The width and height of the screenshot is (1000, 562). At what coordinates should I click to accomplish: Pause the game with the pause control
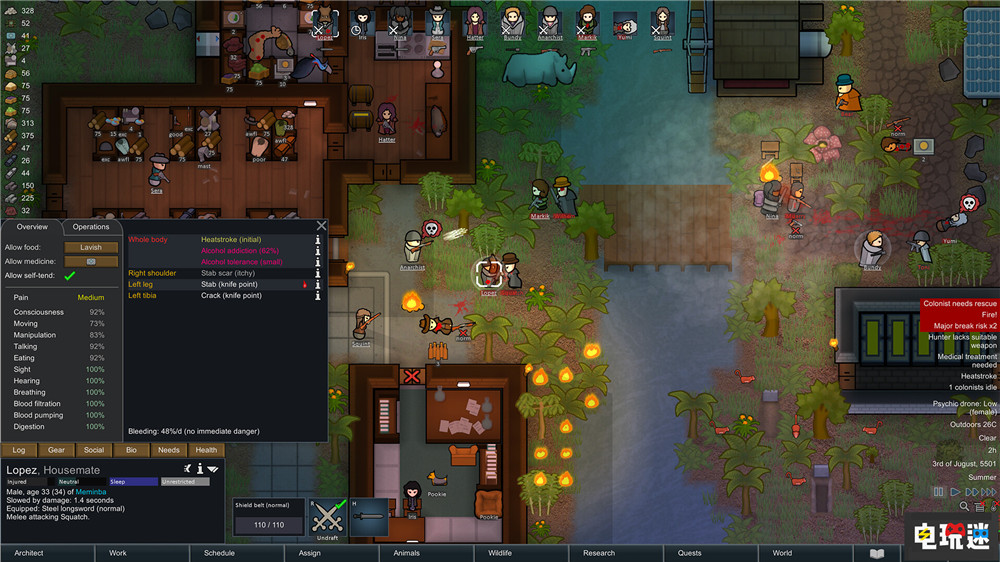pos(938,492)
